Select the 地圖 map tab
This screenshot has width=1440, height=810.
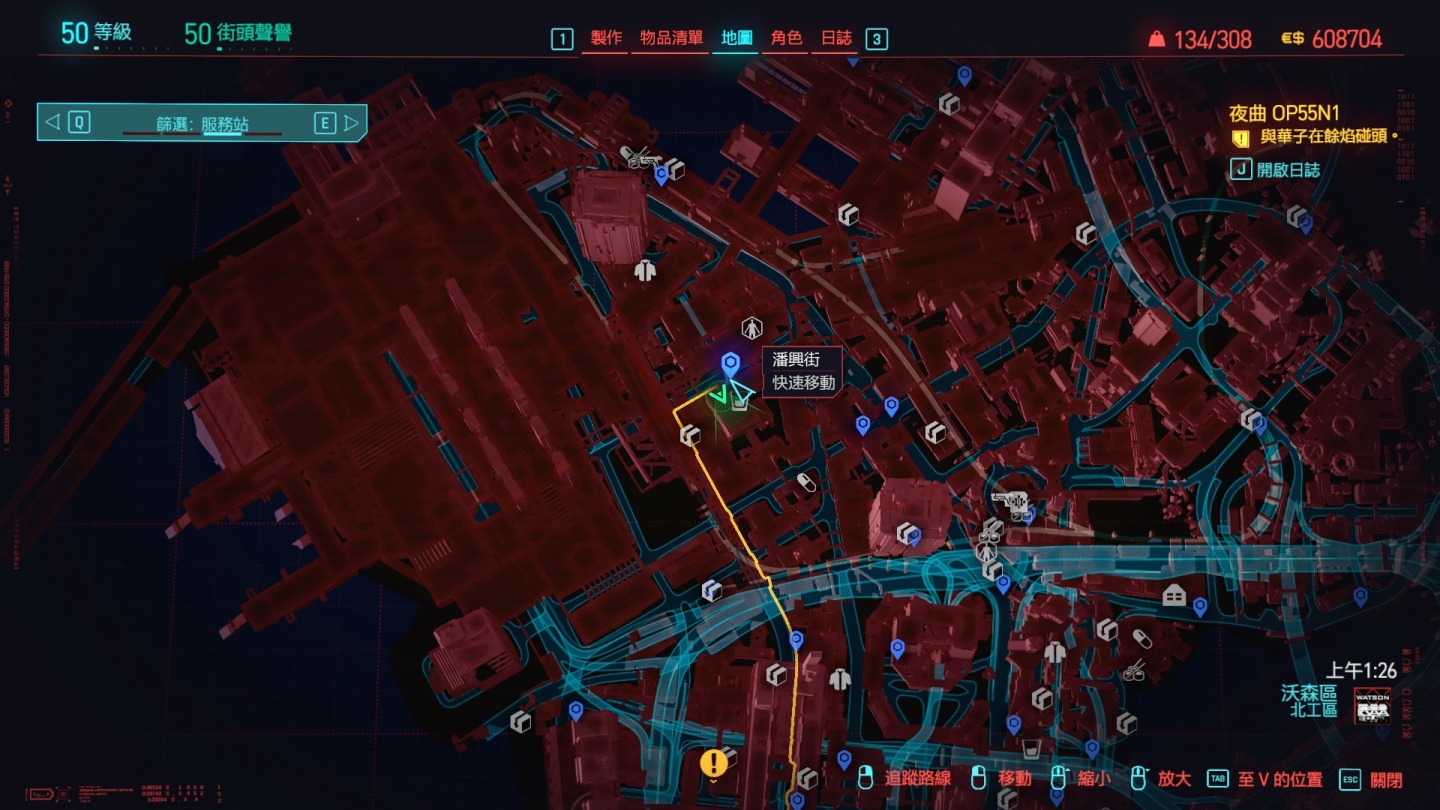(737, 39)
